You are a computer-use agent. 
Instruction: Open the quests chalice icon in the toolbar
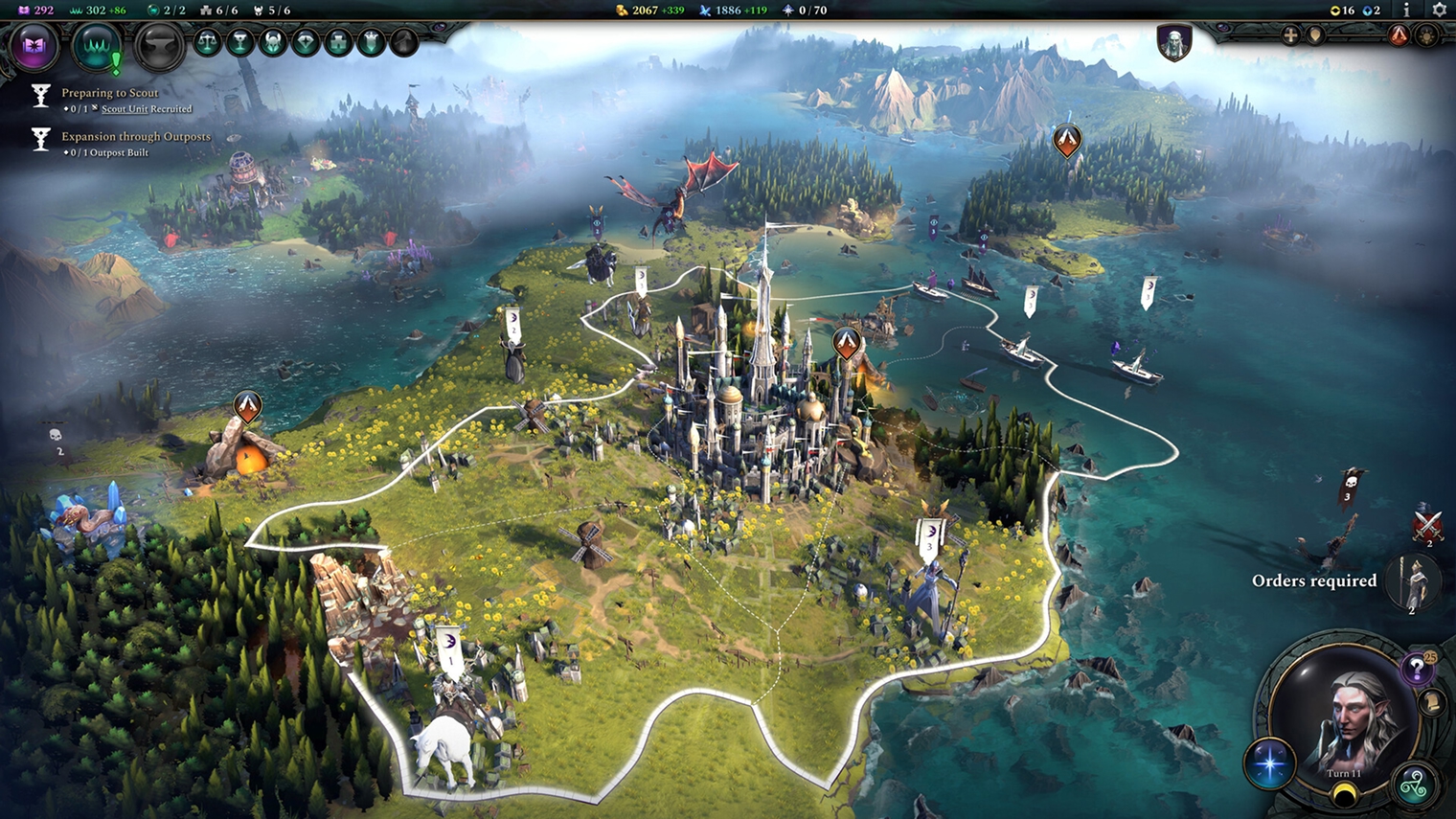[x=239, y=43]
